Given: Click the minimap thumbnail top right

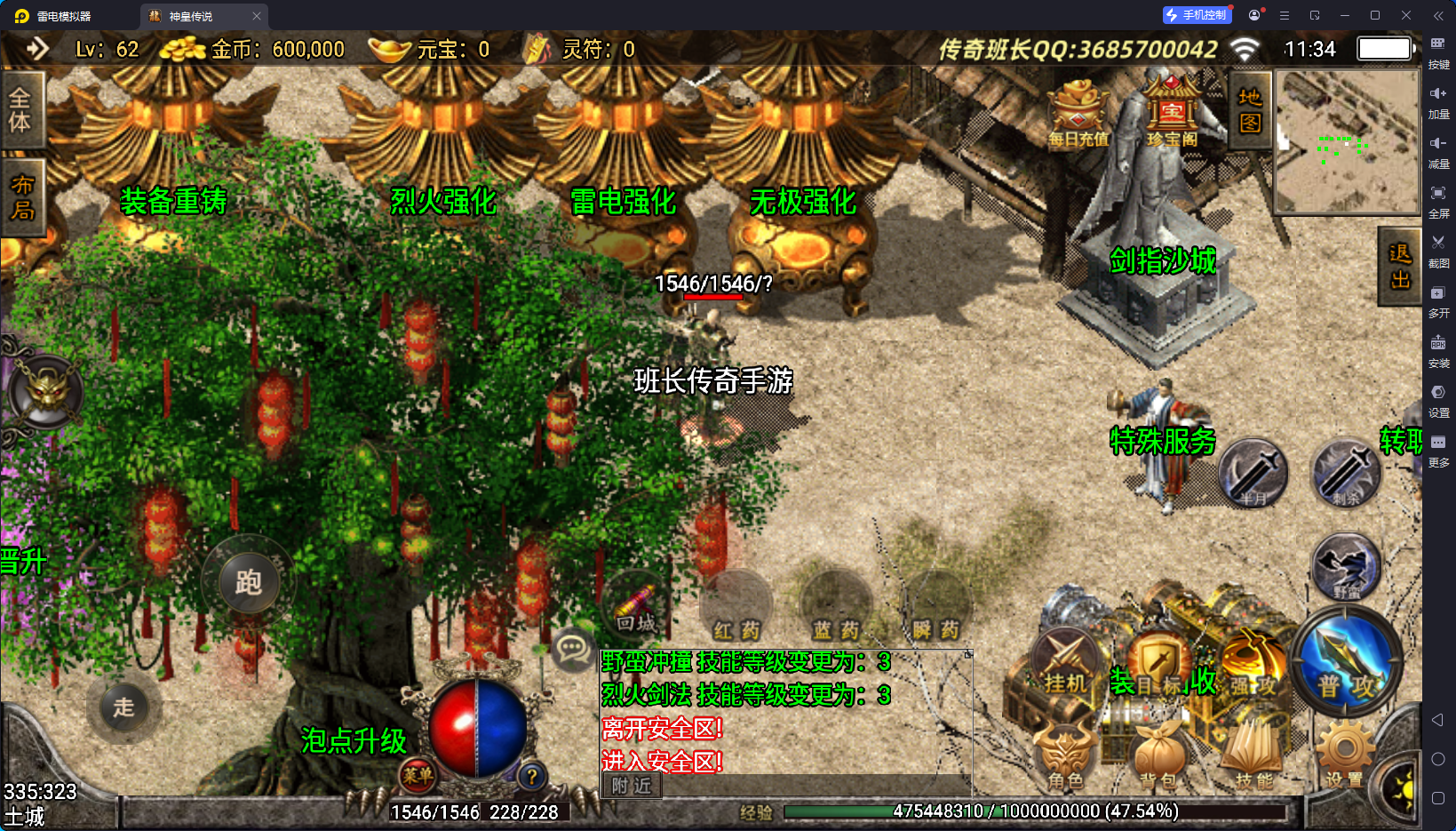Looking at the screenshot, I should pos(1347,142).
